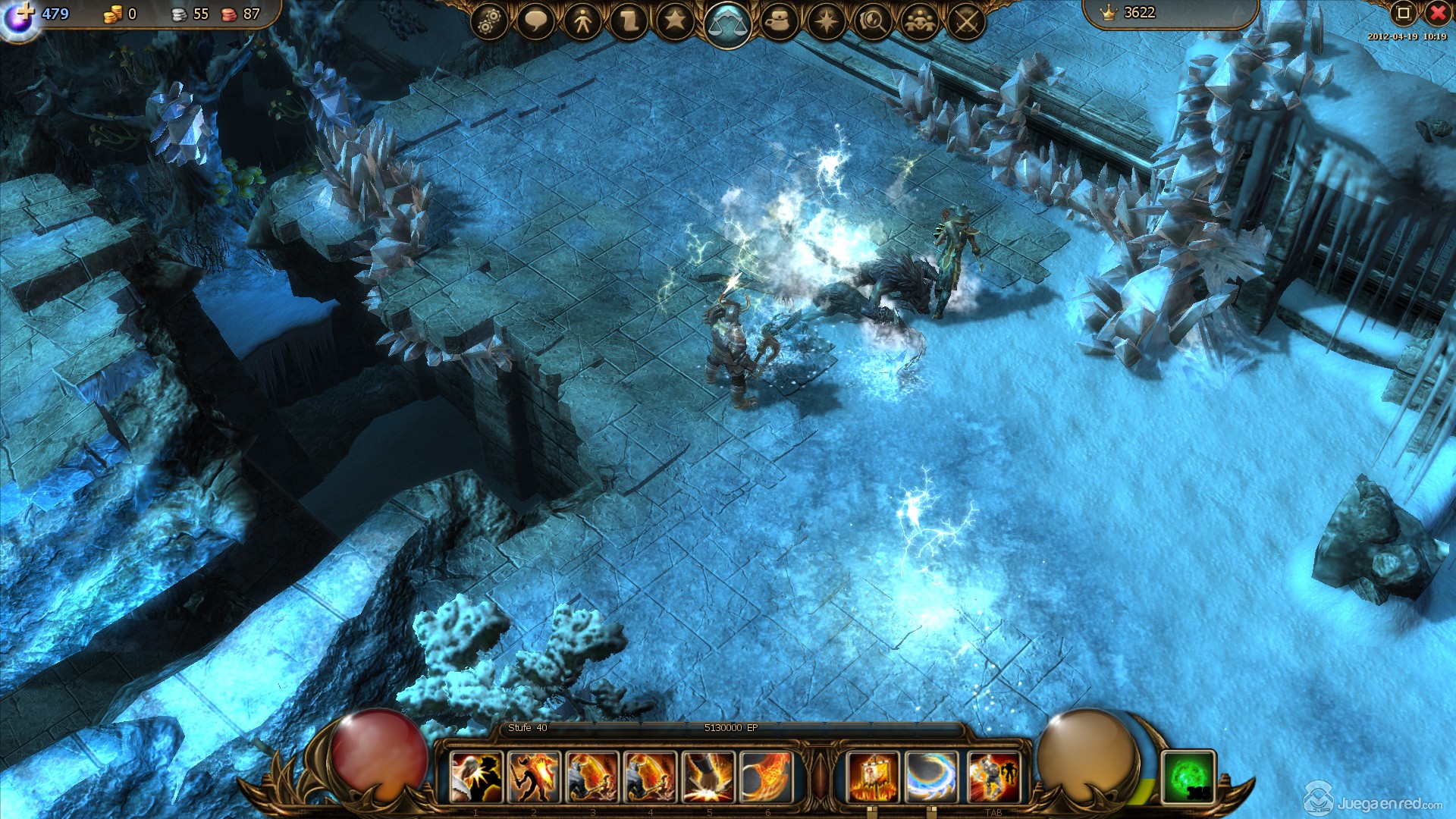Open the balance scales shop button

(727, 24)
